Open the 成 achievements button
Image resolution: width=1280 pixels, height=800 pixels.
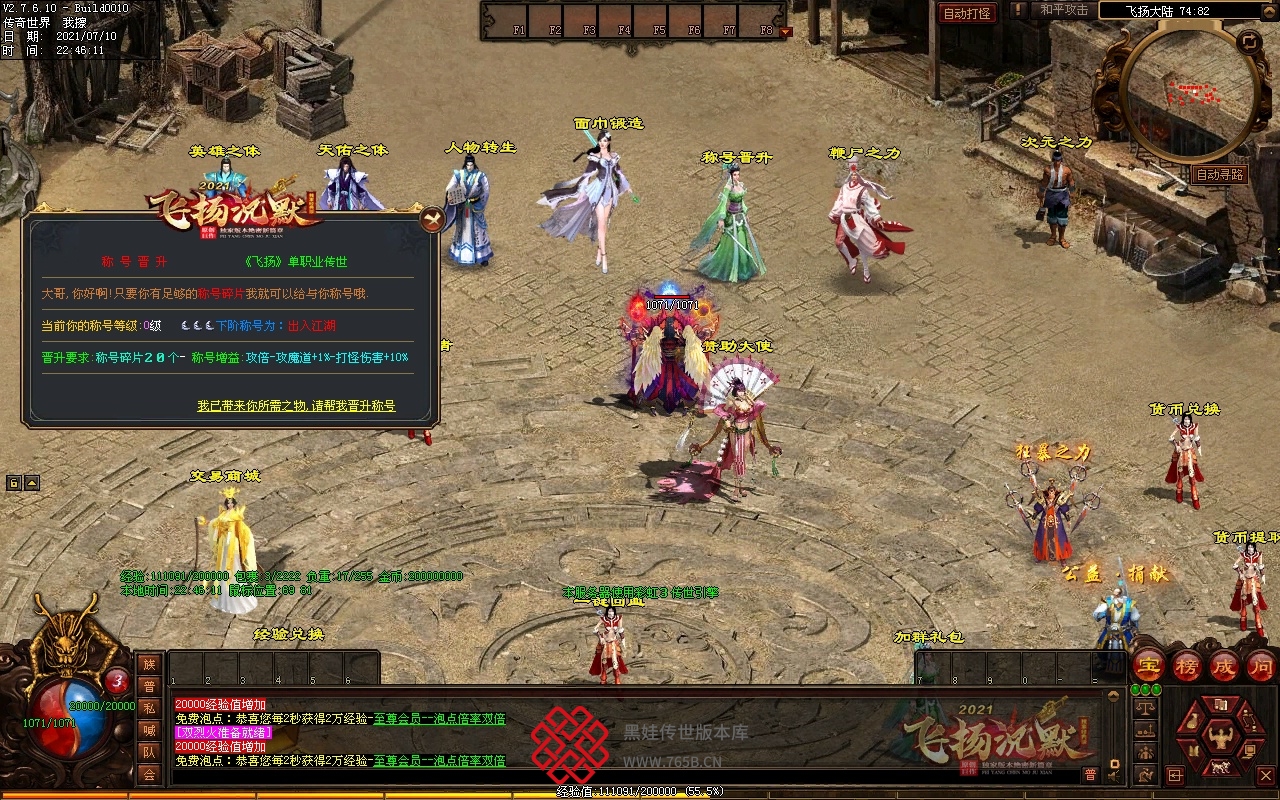point(1224,666)
